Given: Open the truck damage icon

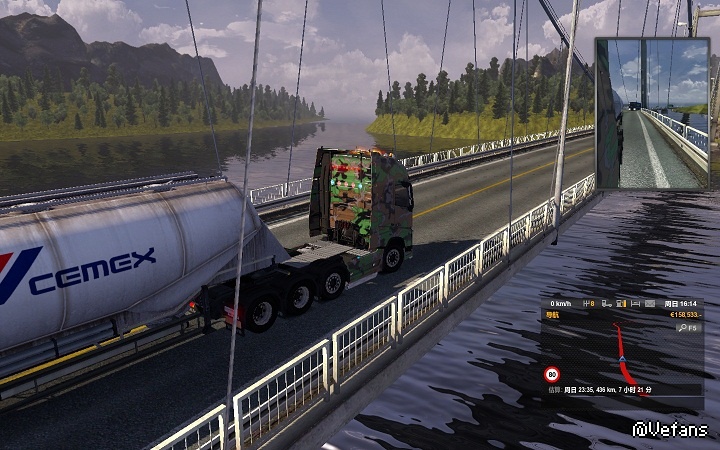Looking at the screenshot, I should click(606, 304).
